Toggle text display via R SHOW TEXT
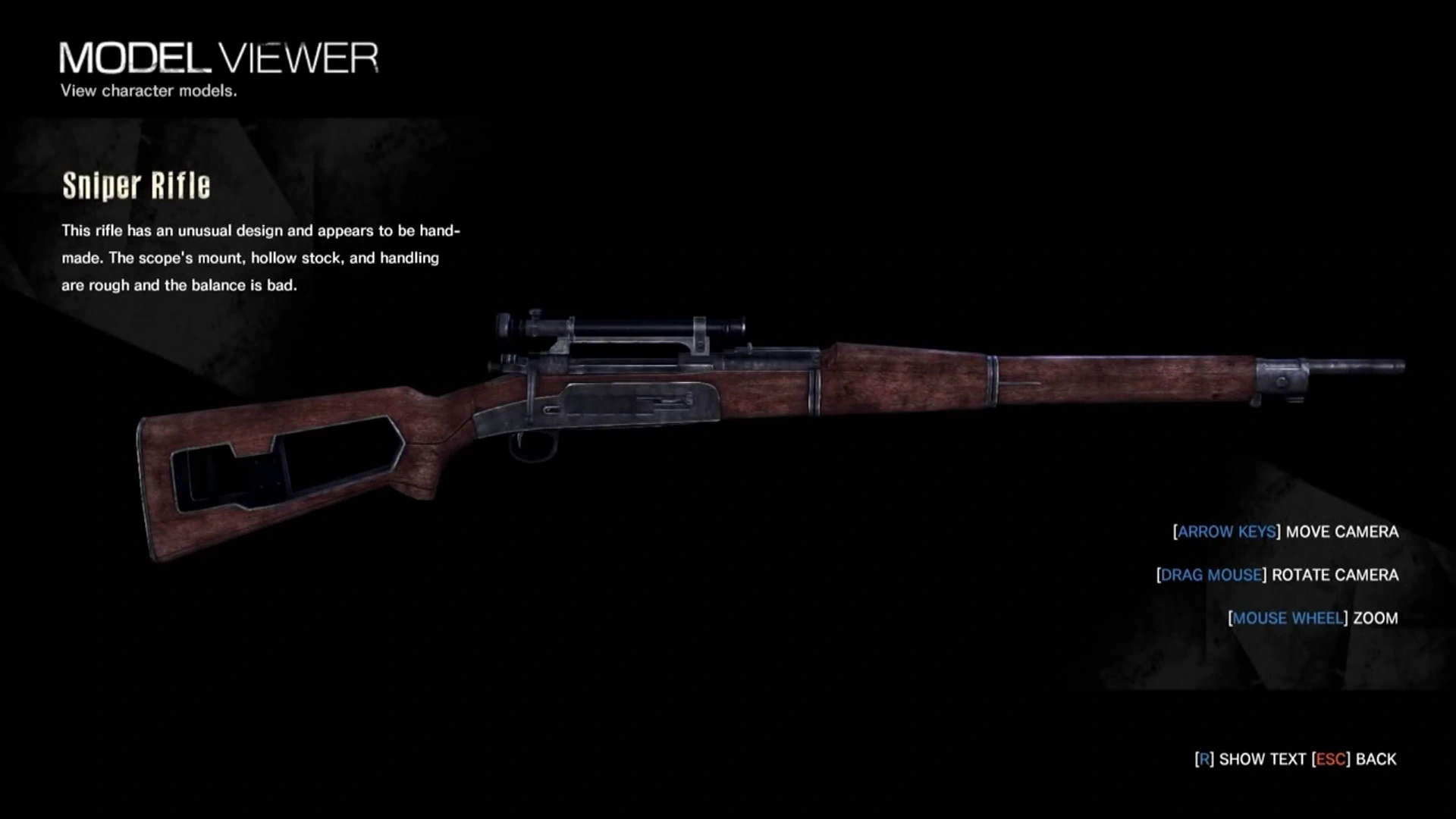This screenshot has width=1456, height=819. pos(1251,758)
